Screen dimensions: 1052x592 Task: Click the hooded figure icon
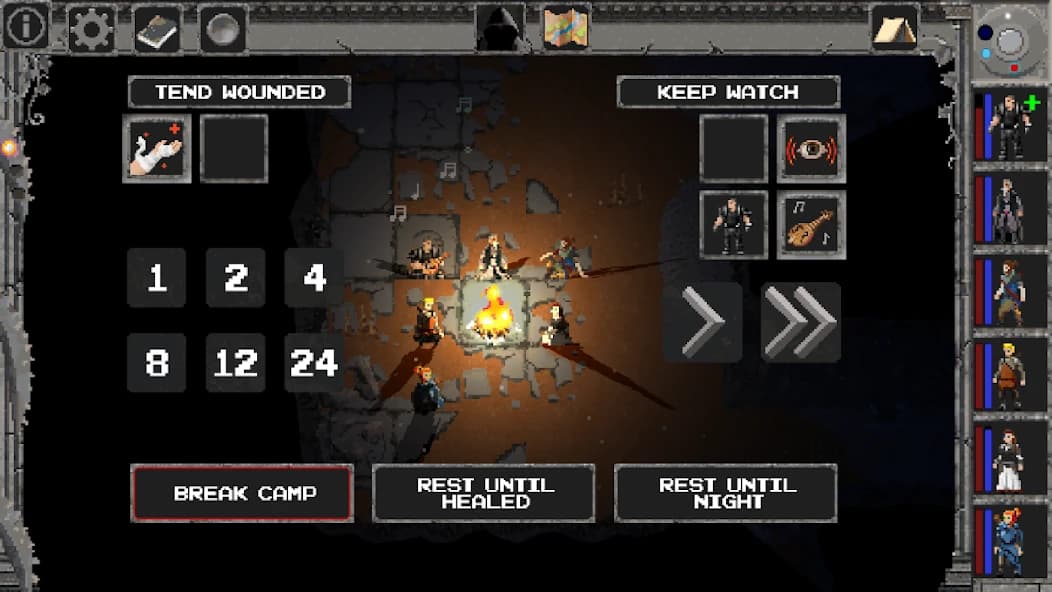[500, 27]
